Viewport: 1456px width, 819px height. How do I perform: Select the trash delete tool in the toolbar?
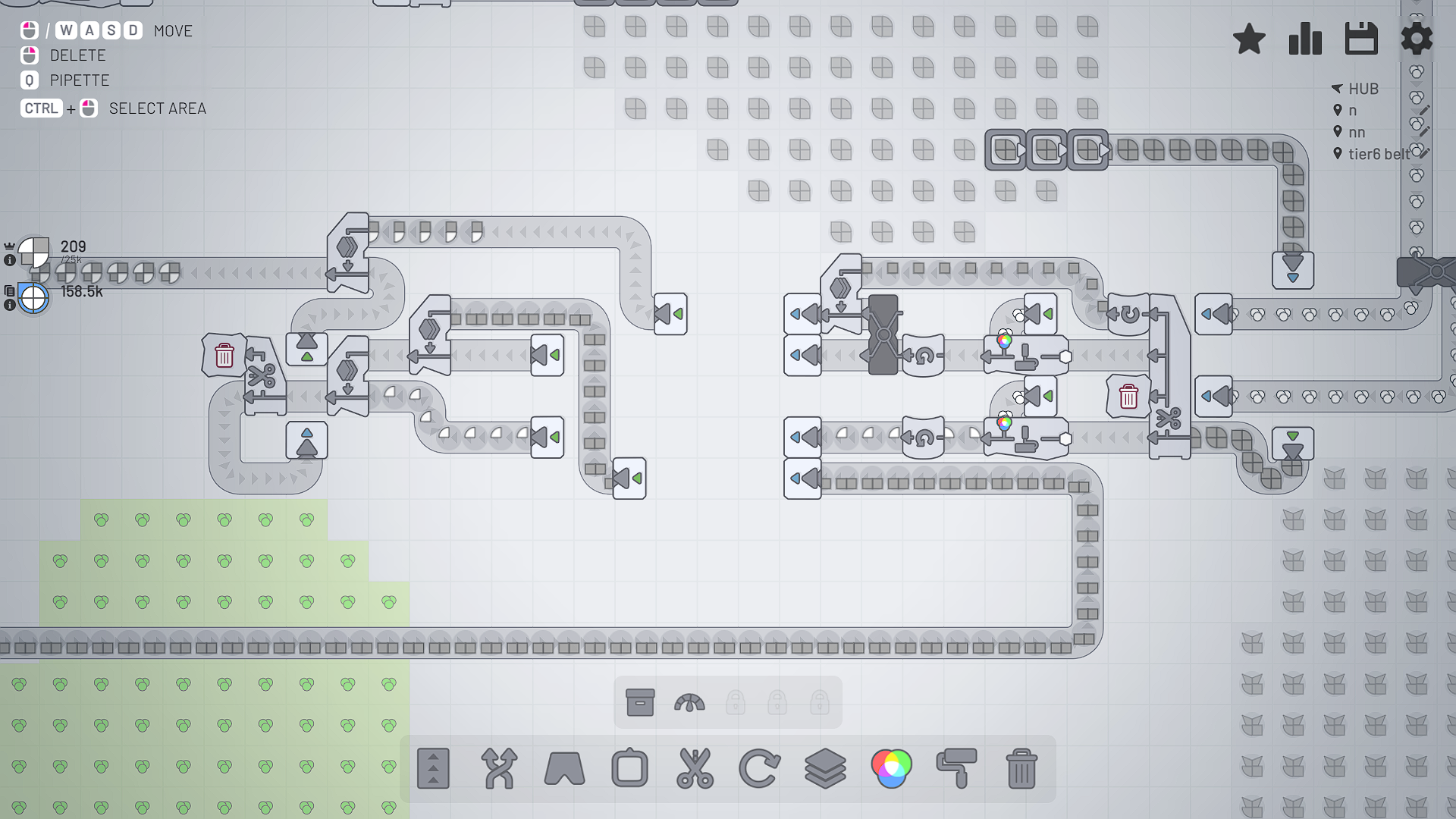pos(1022,769)
